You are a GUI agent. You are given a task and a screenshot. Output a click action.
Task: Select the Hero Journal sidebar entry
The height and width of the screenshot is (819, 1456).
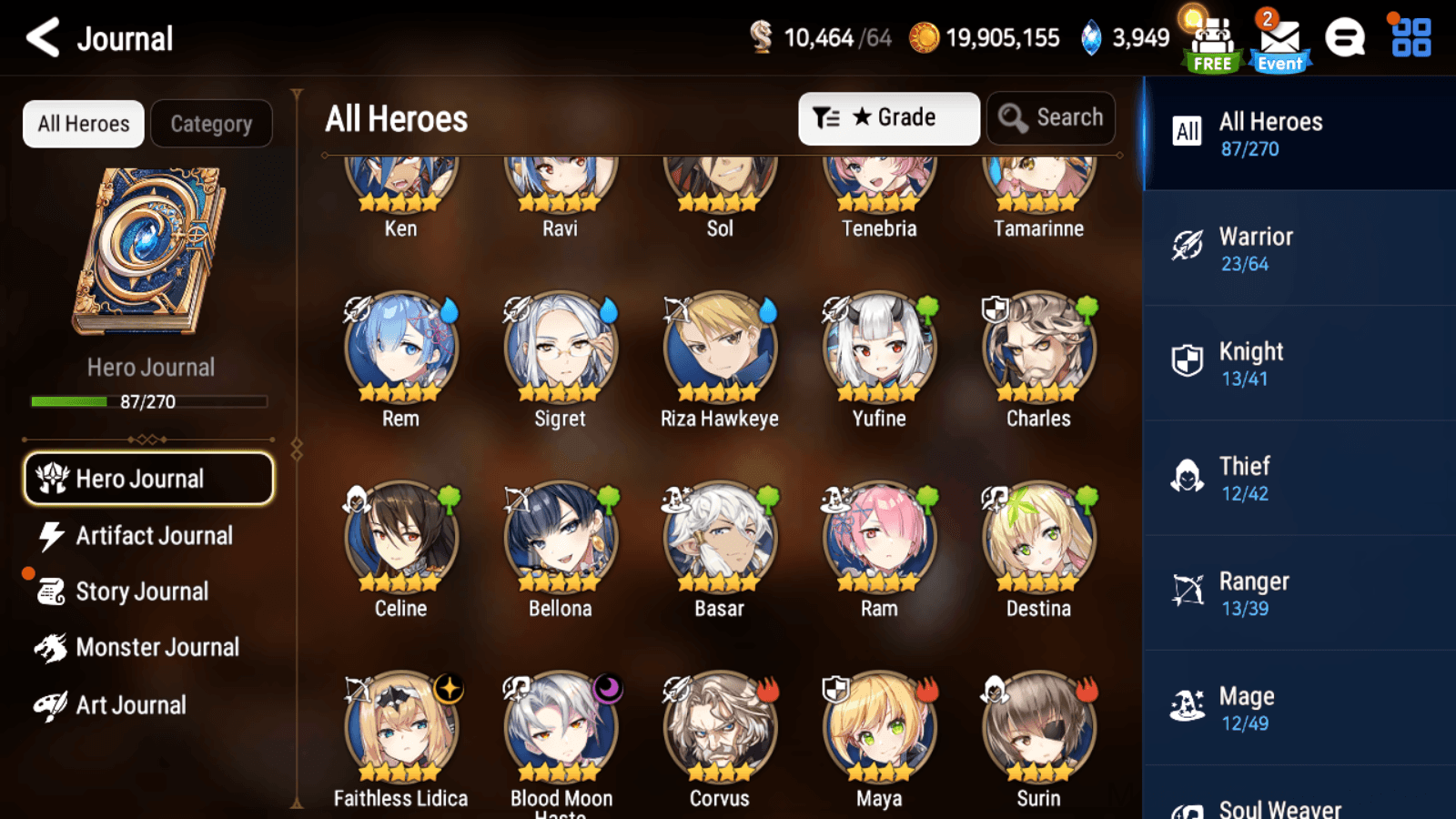148,479
